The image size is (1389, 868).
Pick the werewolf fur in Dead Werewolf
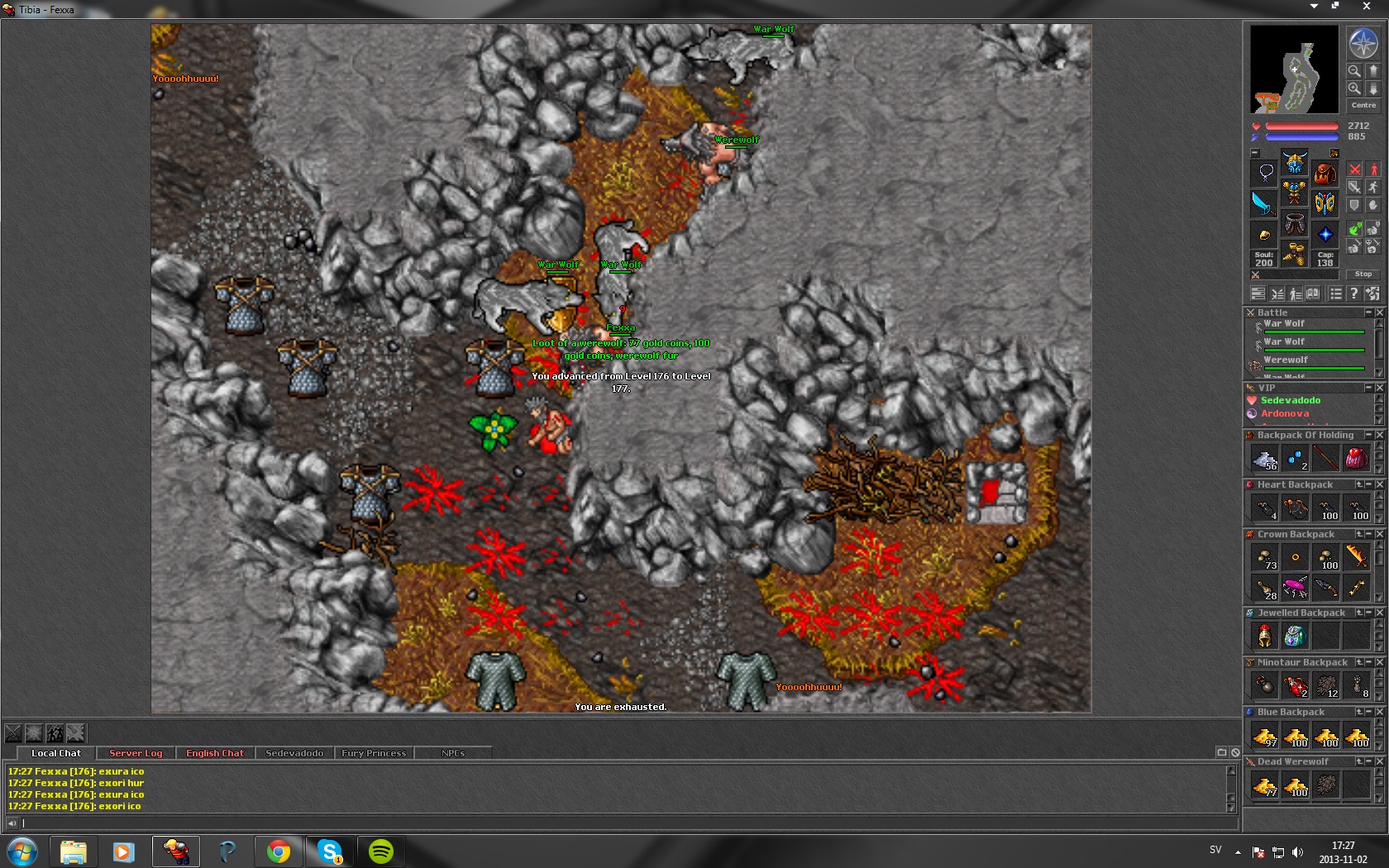coord(1326,785)
